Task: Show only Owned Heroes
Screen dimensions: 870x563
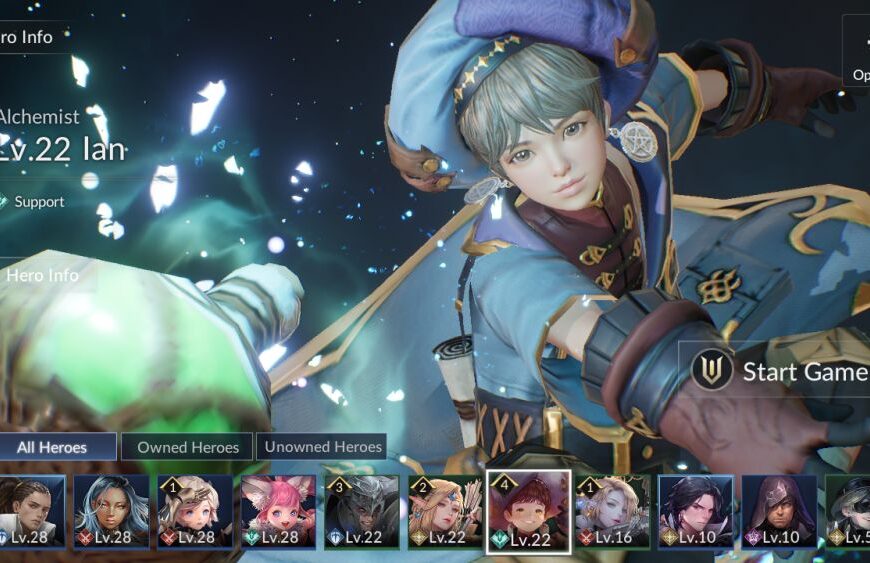Action: pyautogui.click(x=188, y=447)
